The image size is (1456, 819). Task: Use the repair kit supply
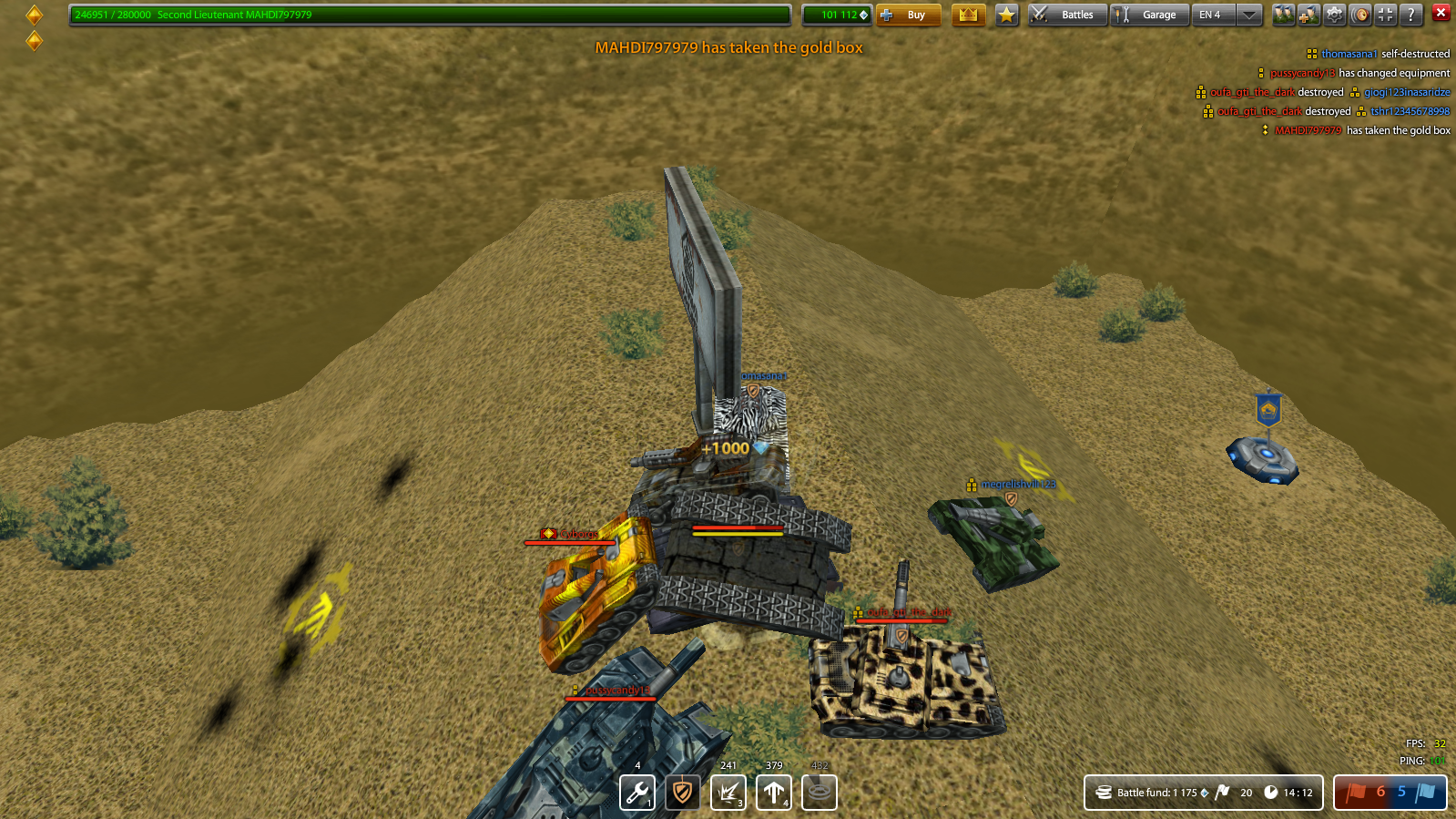[x=637, y=792]
